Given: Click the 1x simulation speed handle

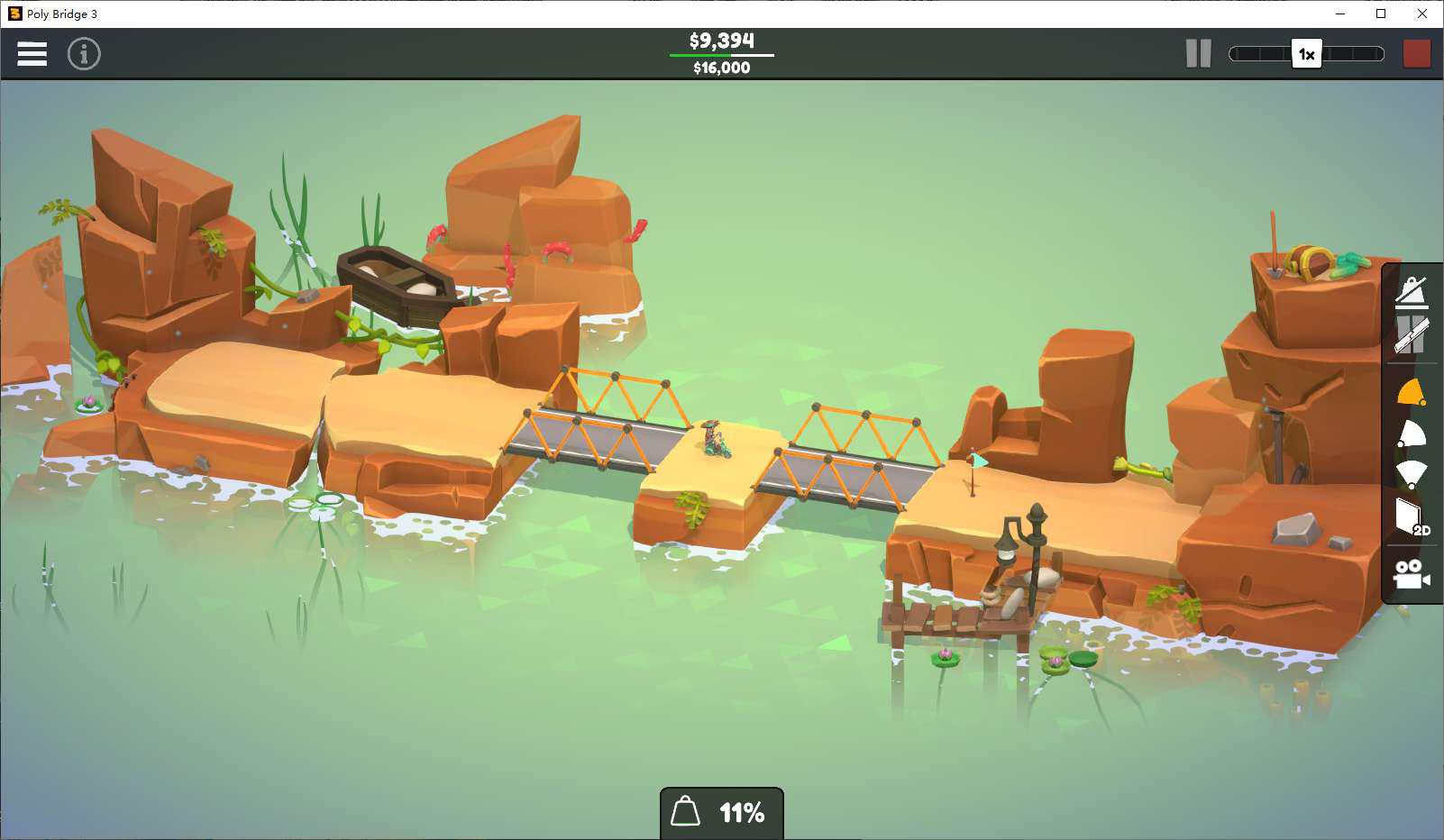Looking at the screenshot, I should pos(1306,54).
